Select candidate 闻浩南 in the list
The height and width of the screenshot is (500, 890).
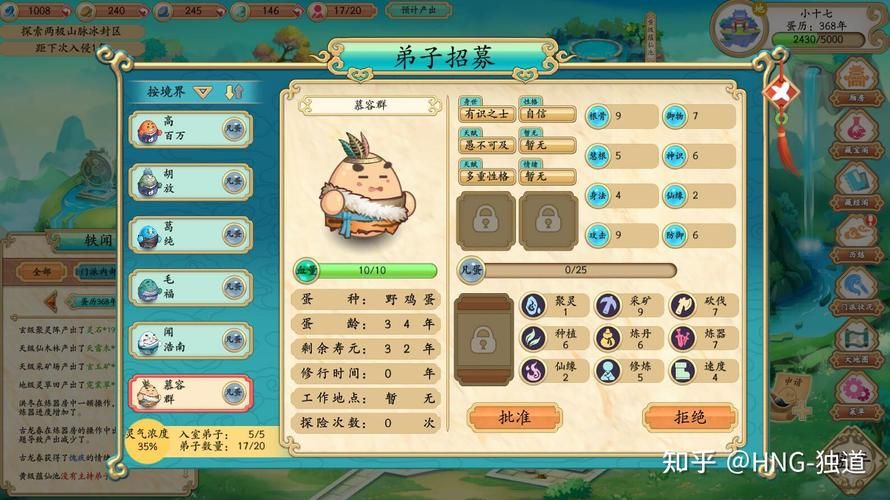click(x=190, y=341)
